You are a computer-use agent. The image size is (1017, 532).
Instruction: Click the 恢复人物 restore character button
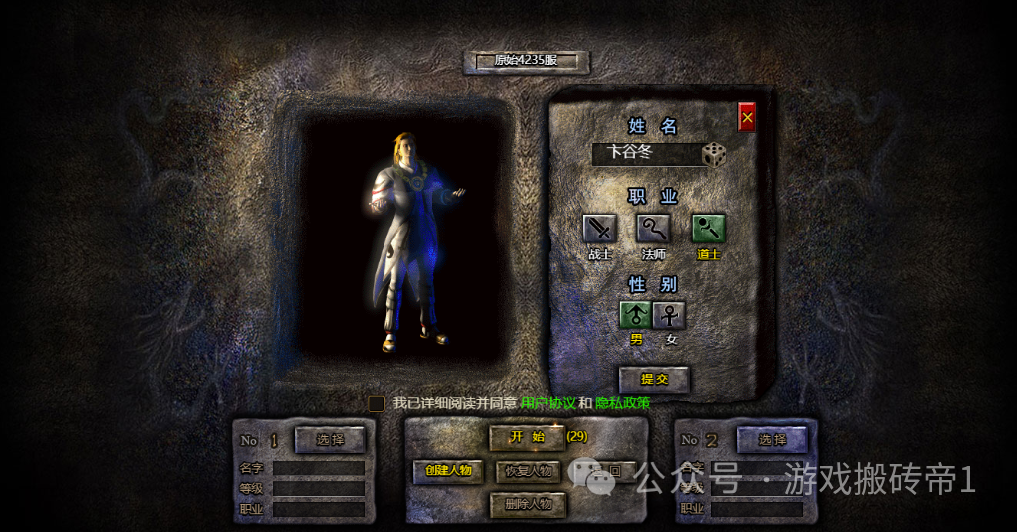pos(528,470)
